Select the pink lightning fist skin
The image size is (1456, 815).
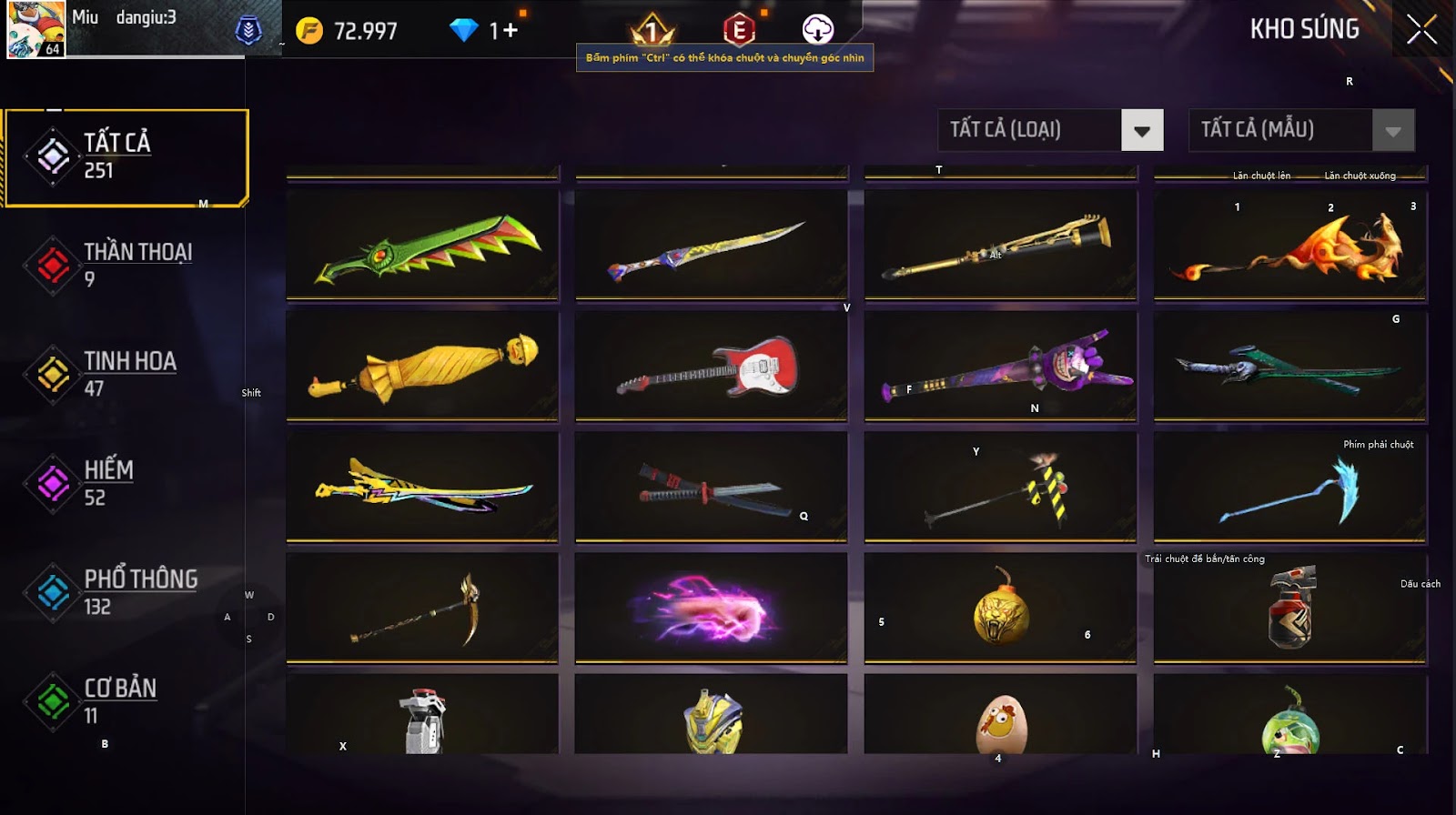click(711, 608)
